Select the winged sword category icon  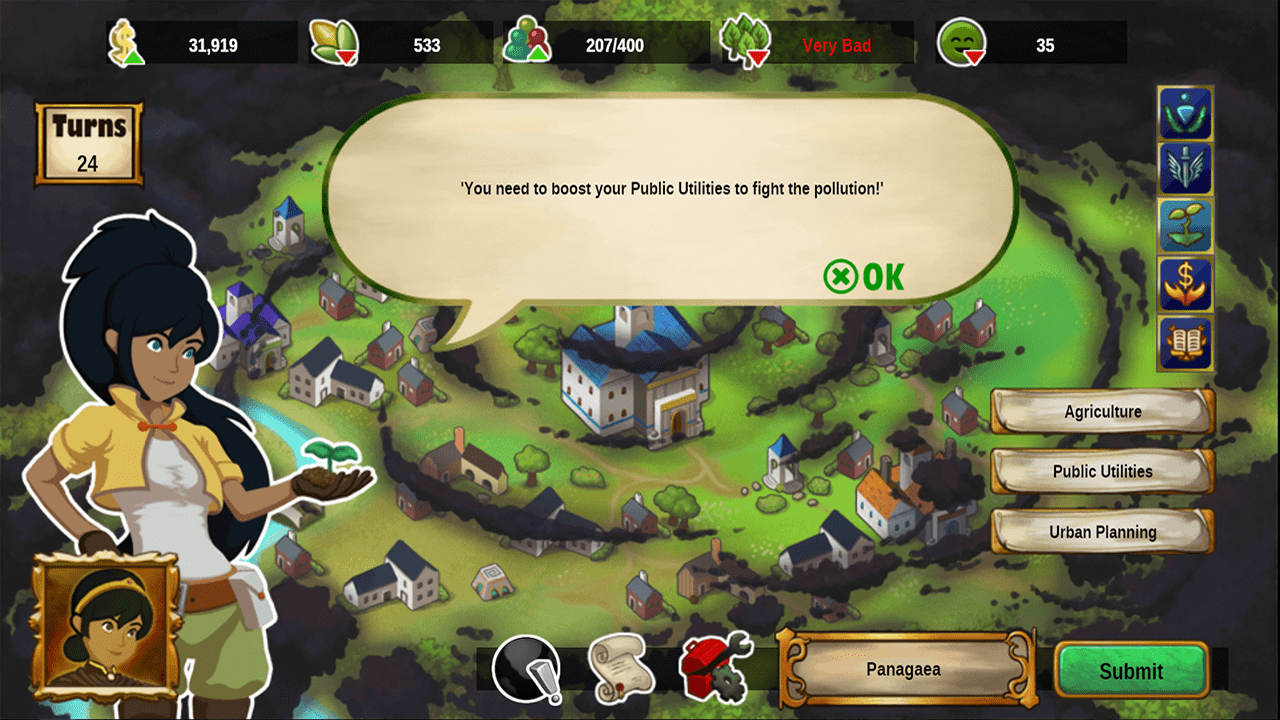click(1185, 170)
